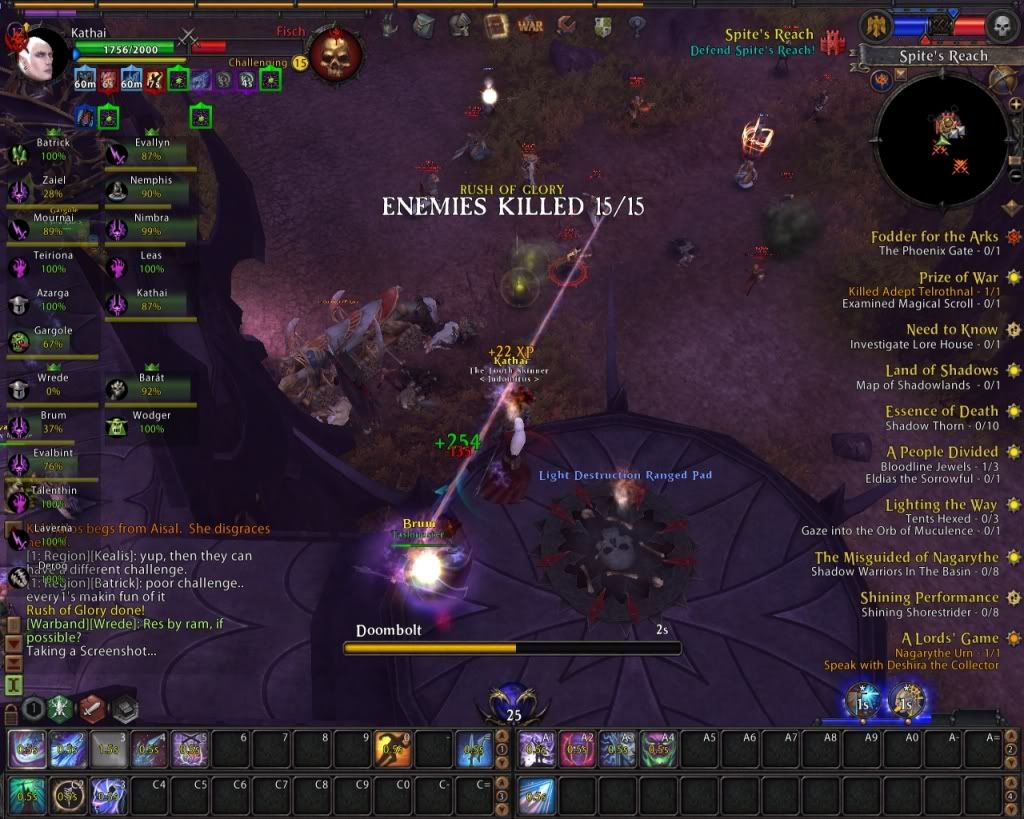
Task: Select warband member Zaiel at 28% health
Action: [52, 188]
